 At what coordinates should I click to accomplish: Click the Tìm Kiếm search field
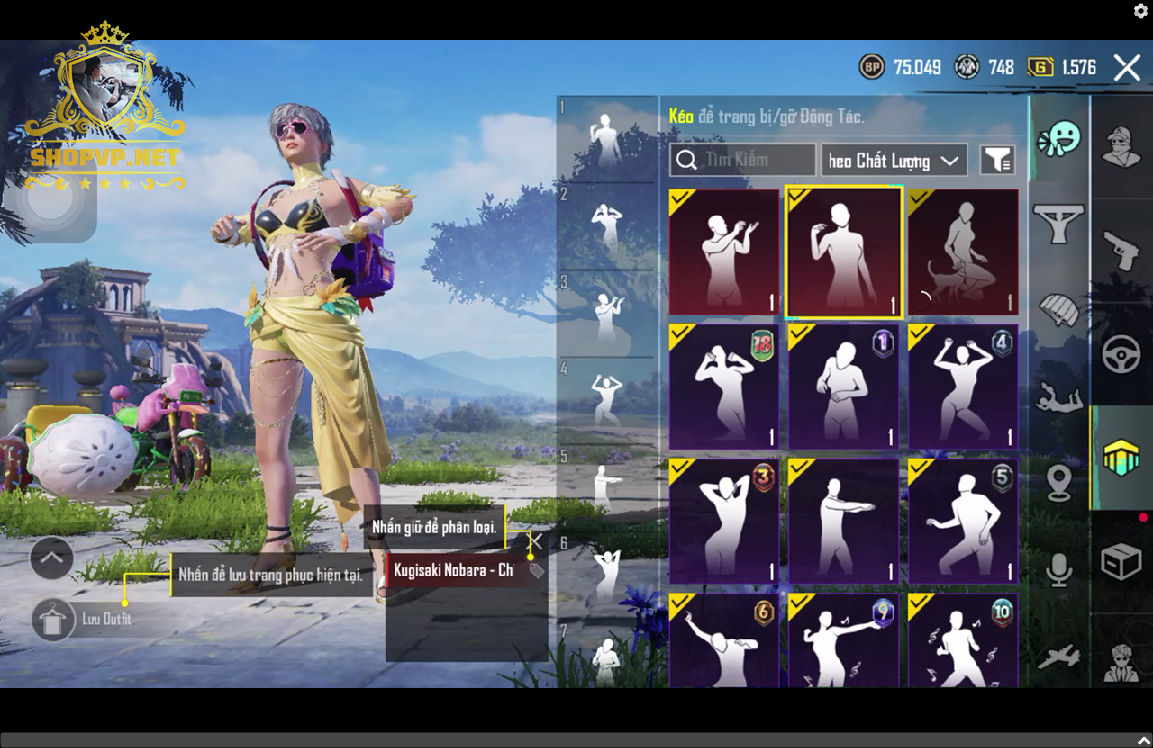(x=743, y=160)
